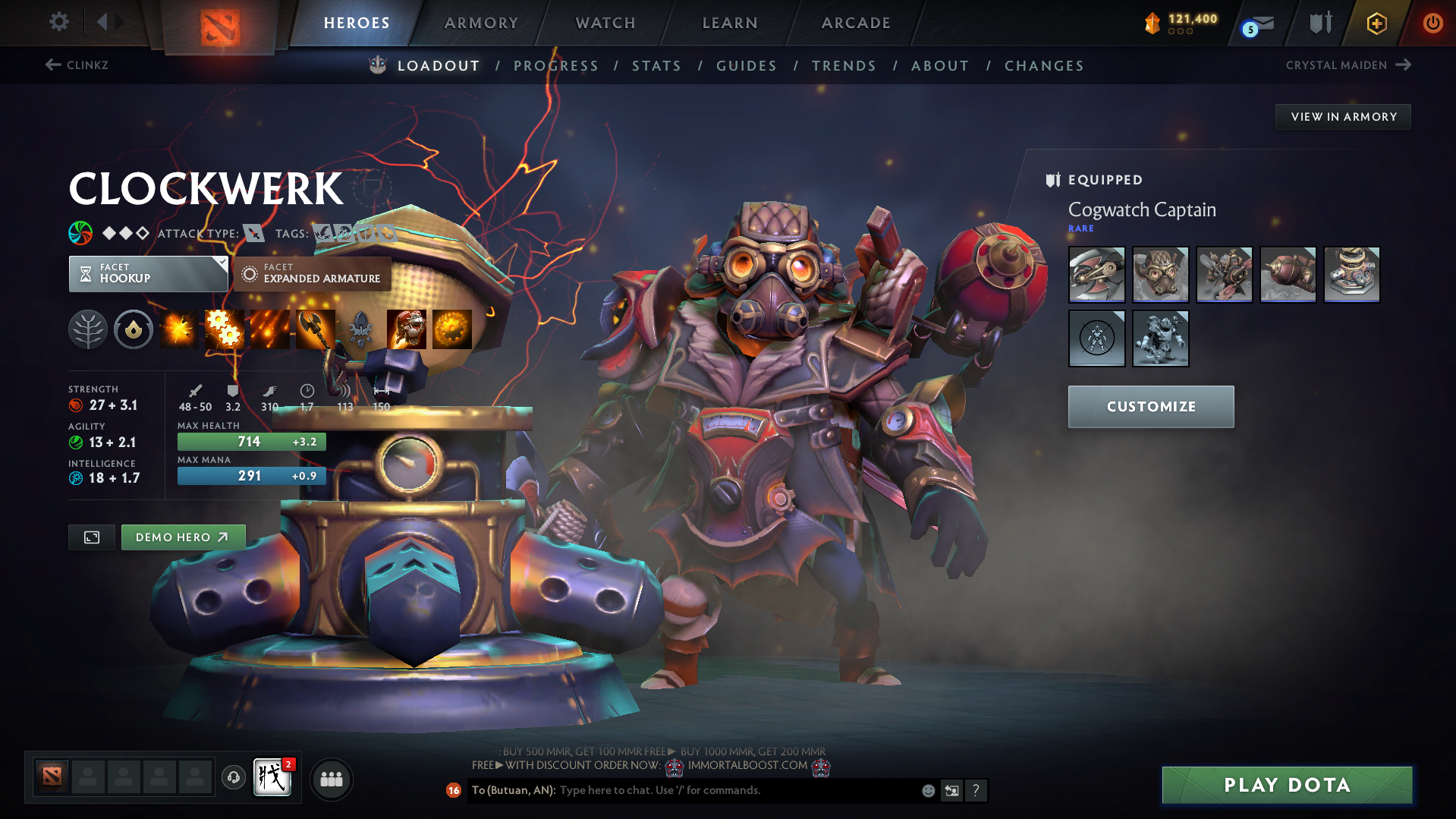The image size is (1456, 819).
Task: Click the party finder people icon
Action: click(332, 779)
